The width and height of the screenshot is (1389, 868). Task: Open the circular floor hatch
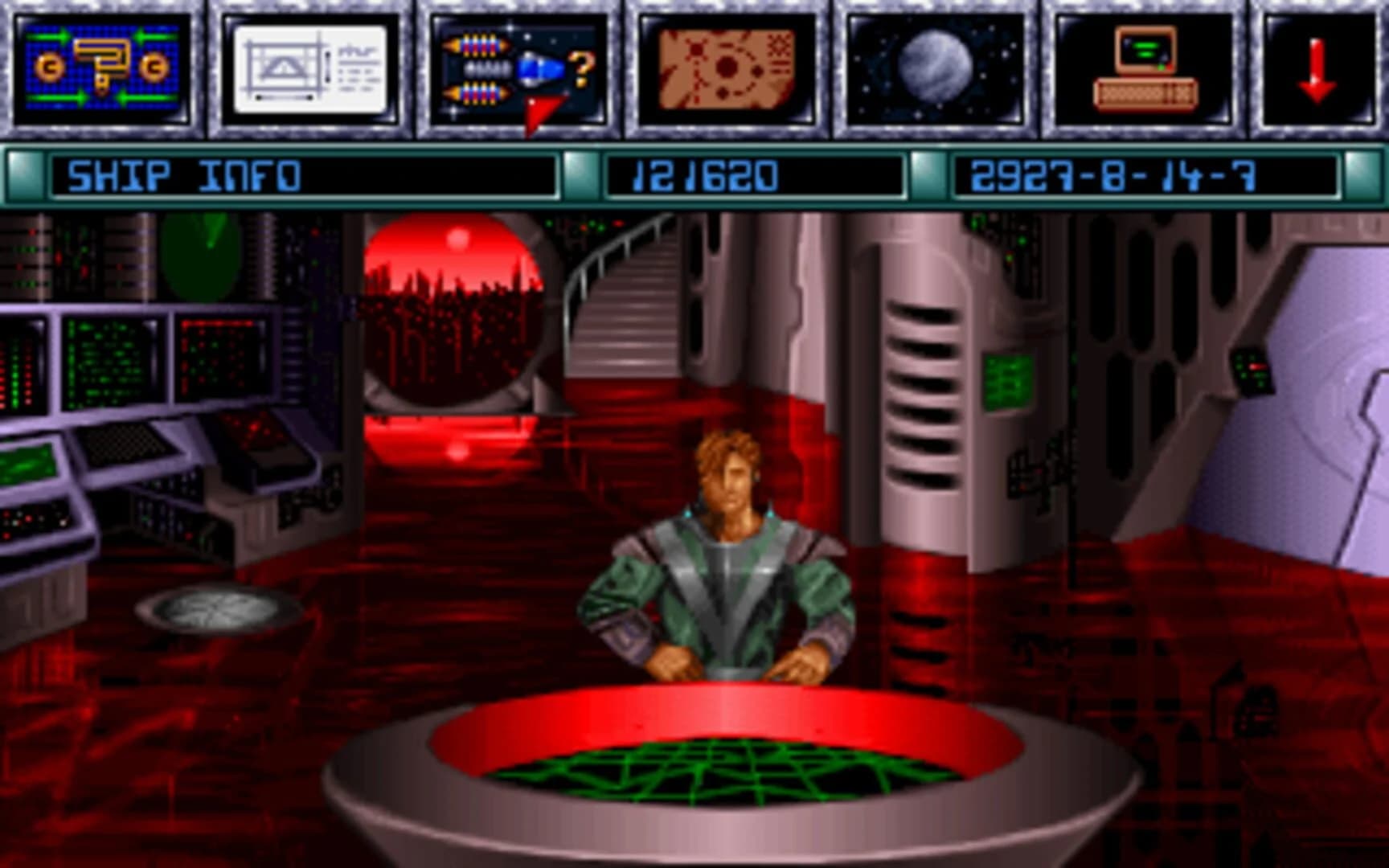217,607
